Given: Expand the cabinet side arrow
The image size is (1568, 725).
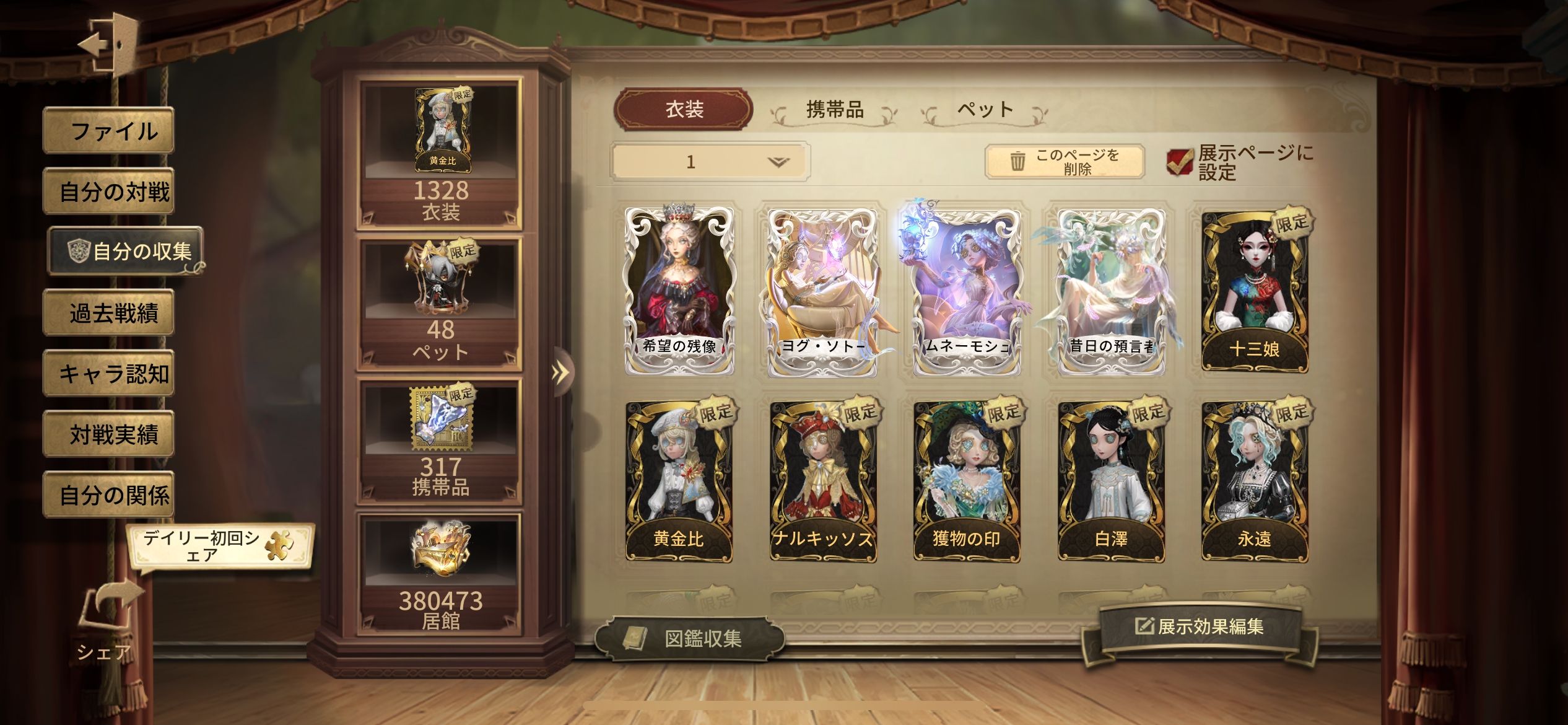Looking at the screenshot, I should pos(560,372).
